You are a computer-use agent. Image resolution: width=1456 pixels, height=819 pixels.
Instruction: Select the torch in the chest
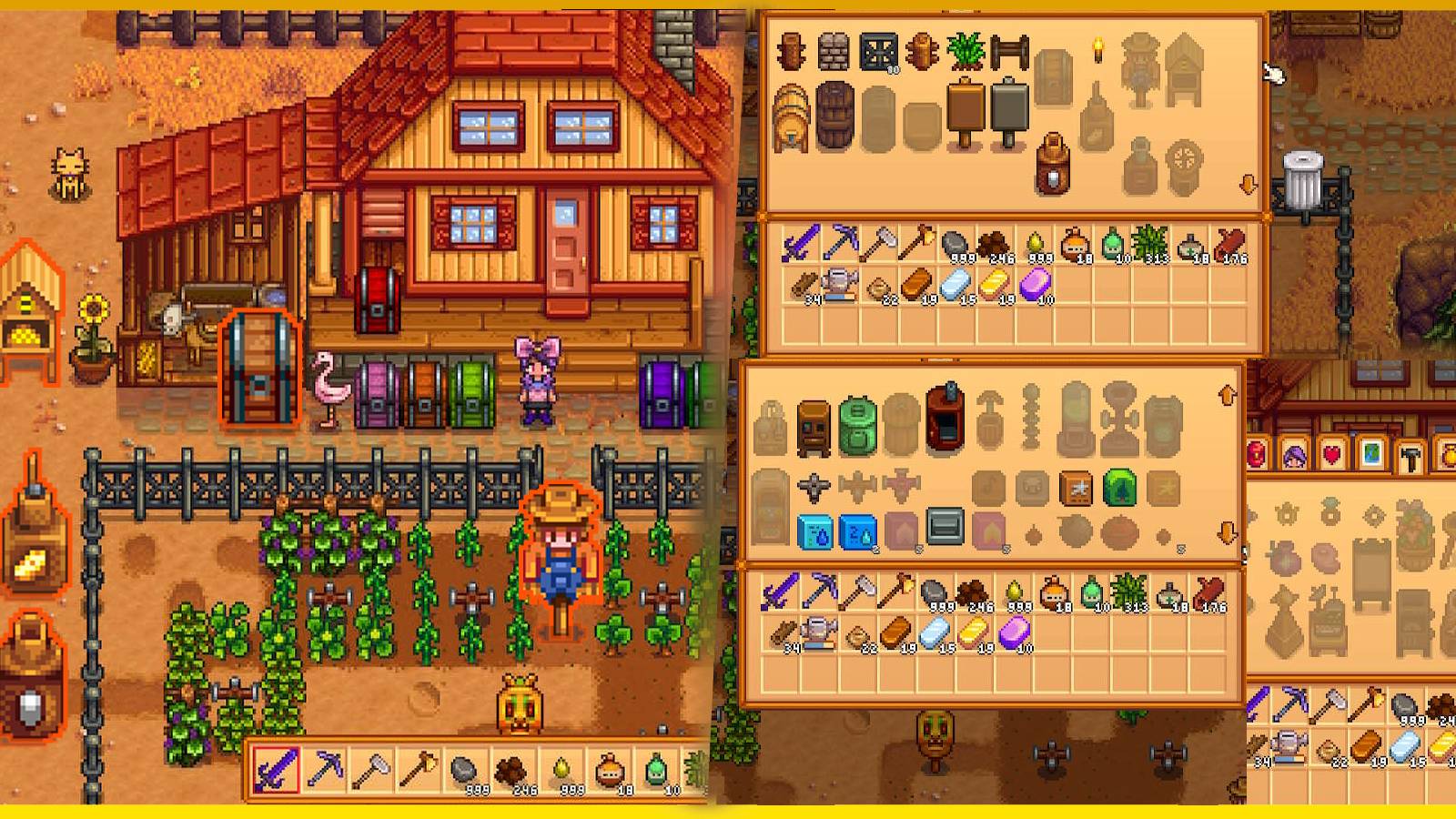pos(1098,50)
